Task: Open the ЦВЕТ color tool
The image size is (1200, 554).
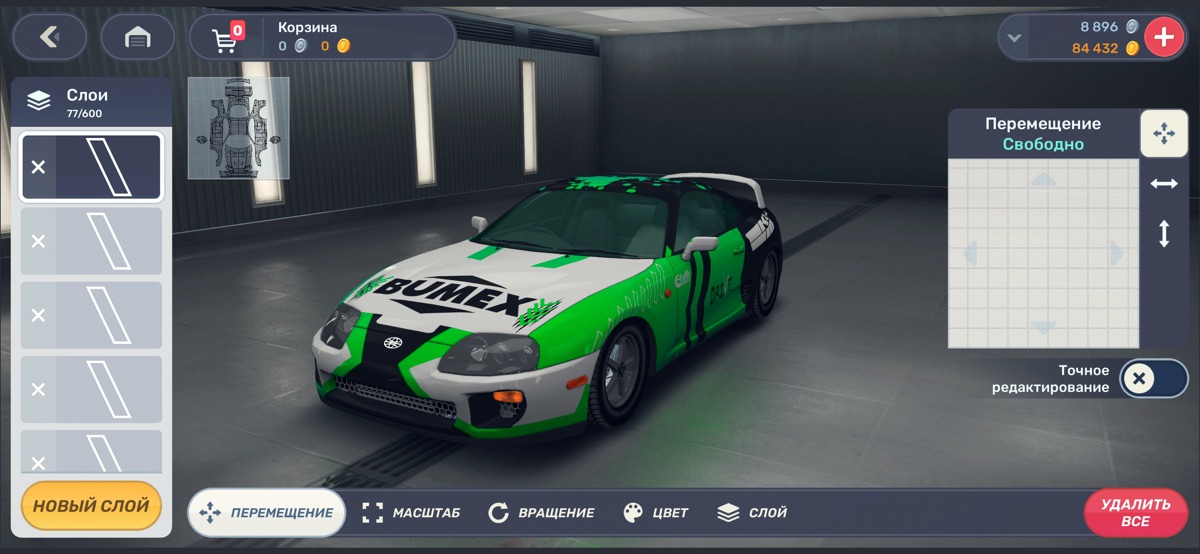Action: click(656, 513)
